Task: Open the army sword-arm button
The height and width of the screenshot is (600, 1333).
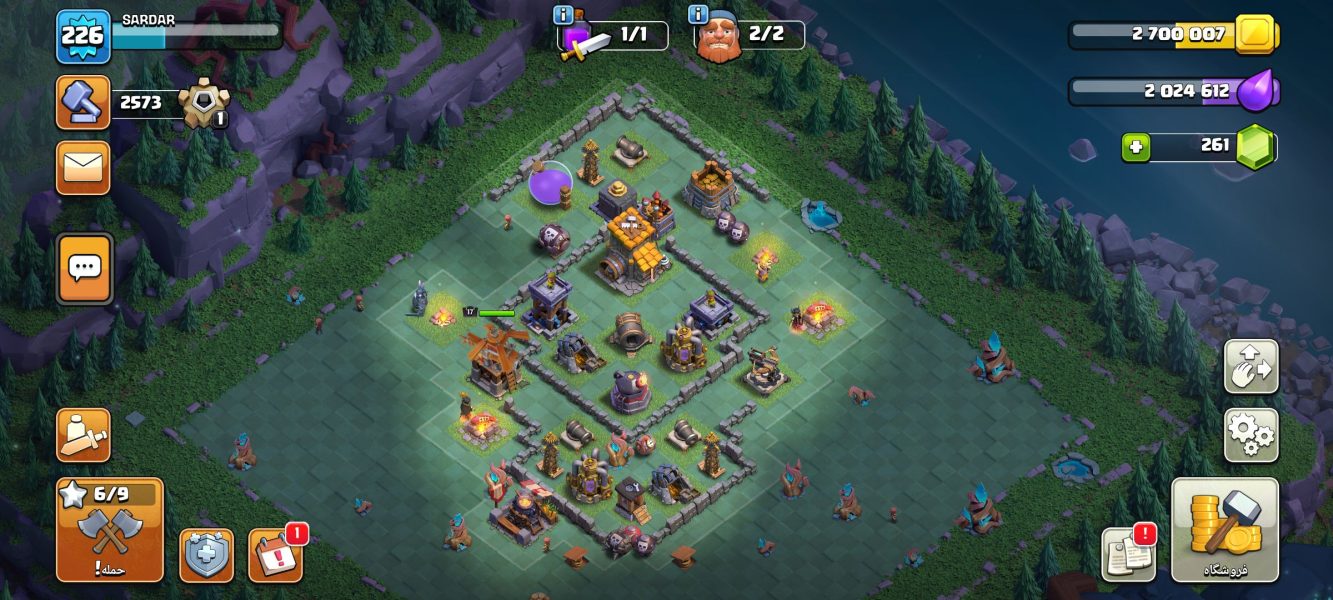Action: [x=83, y=435]
